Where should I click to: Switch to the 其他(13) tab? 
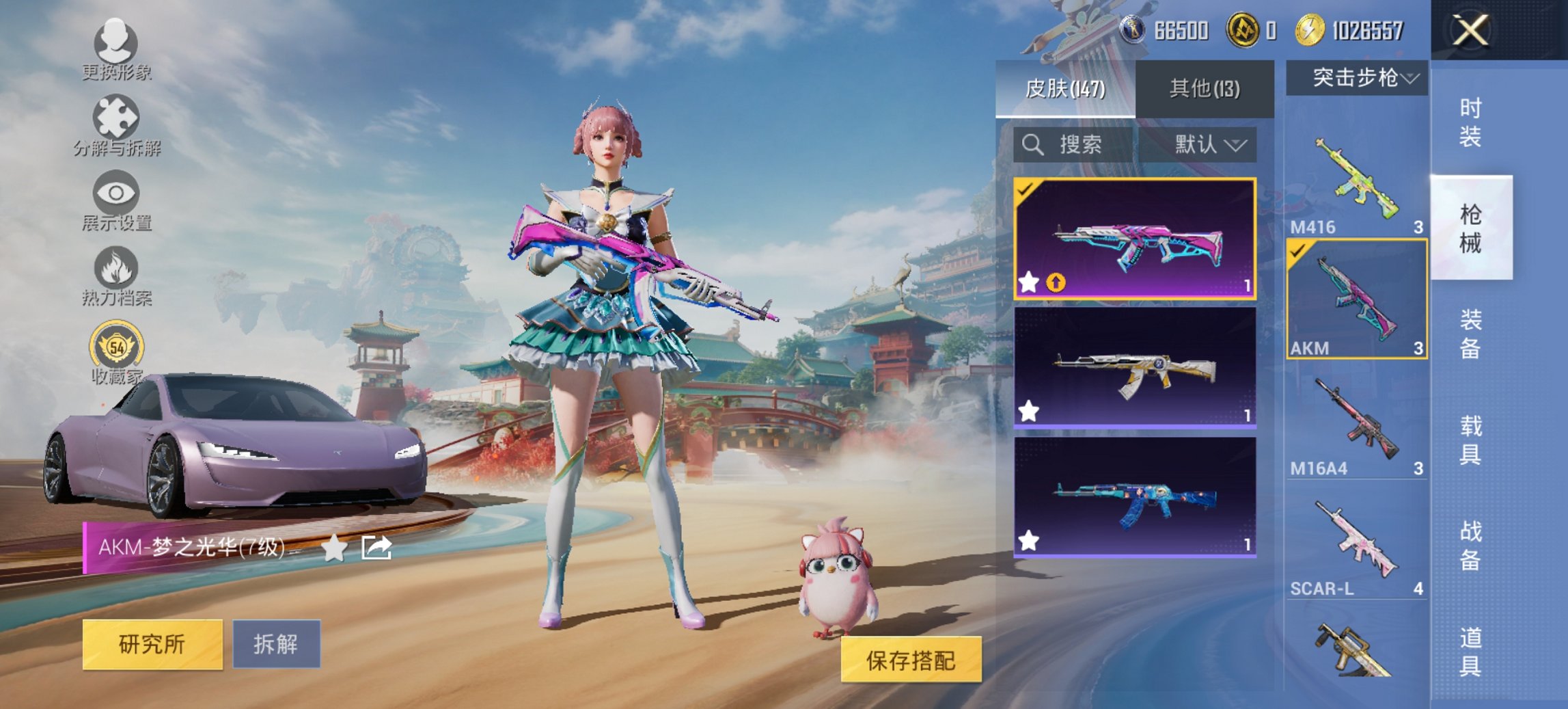coord(1204,88)
